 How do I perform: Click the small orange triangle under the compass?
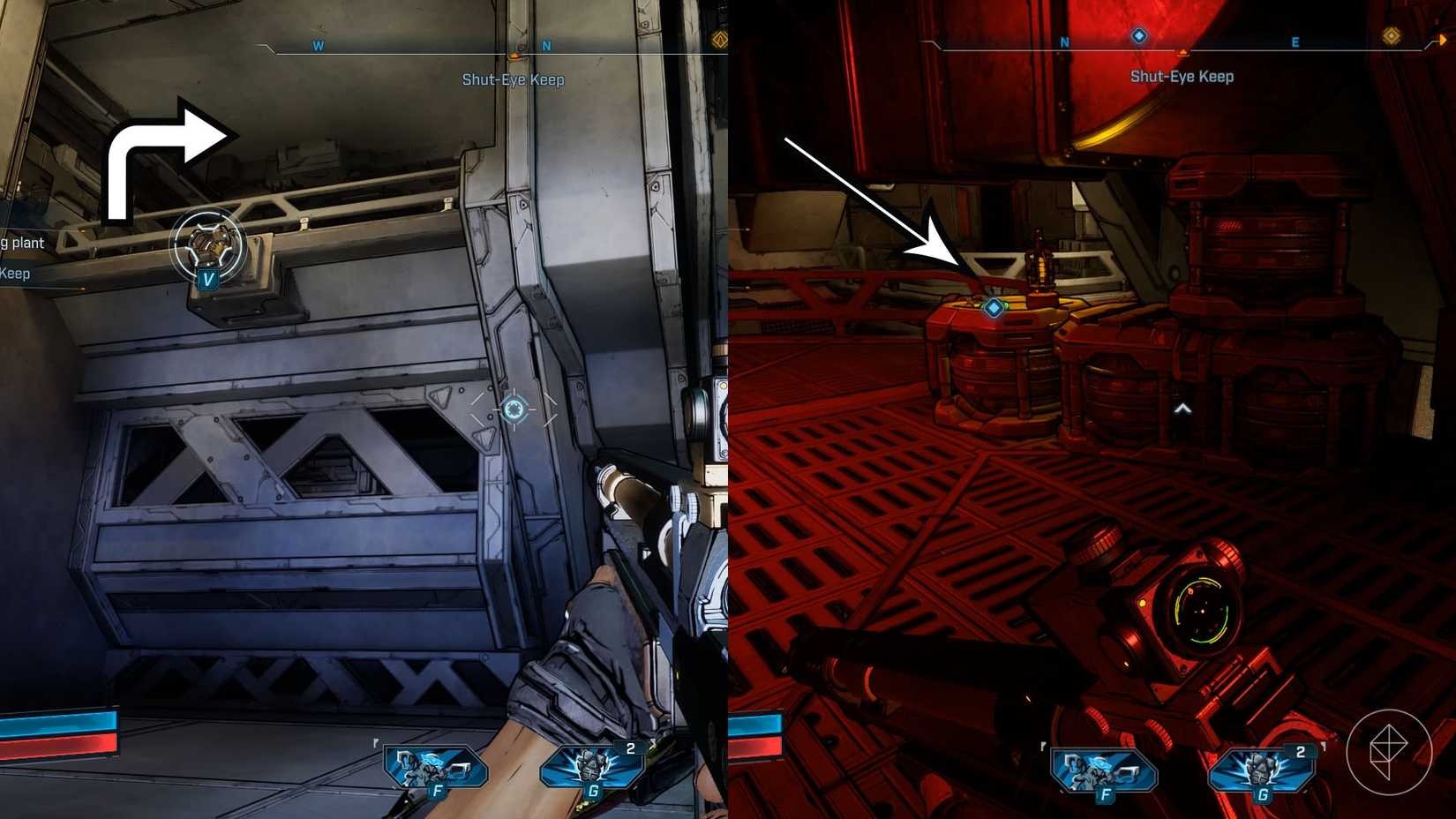516,53
